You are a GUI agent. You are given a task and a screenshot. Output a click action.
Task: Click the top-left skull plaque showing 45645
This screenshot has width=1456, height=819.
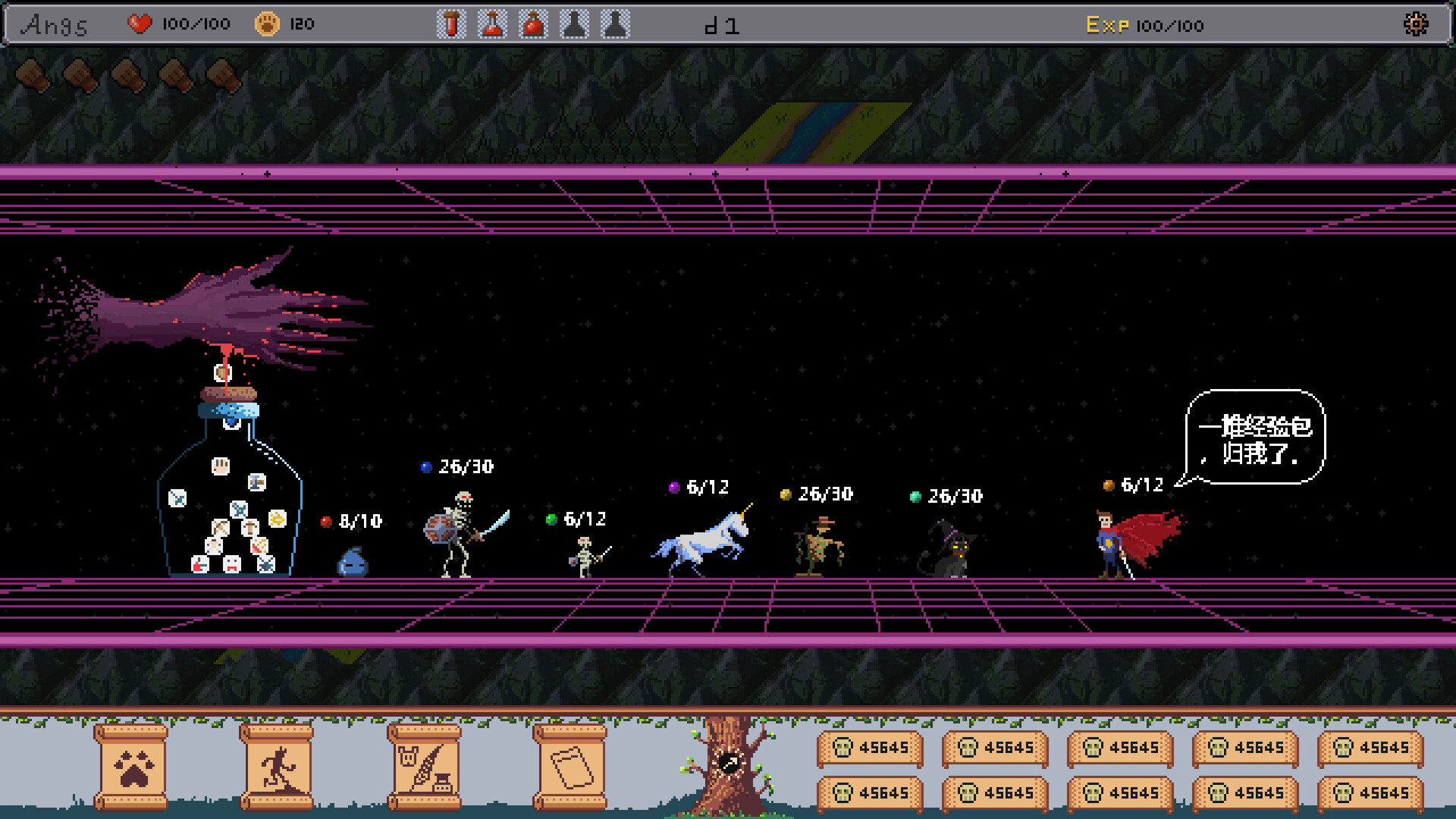coord(871,747)
